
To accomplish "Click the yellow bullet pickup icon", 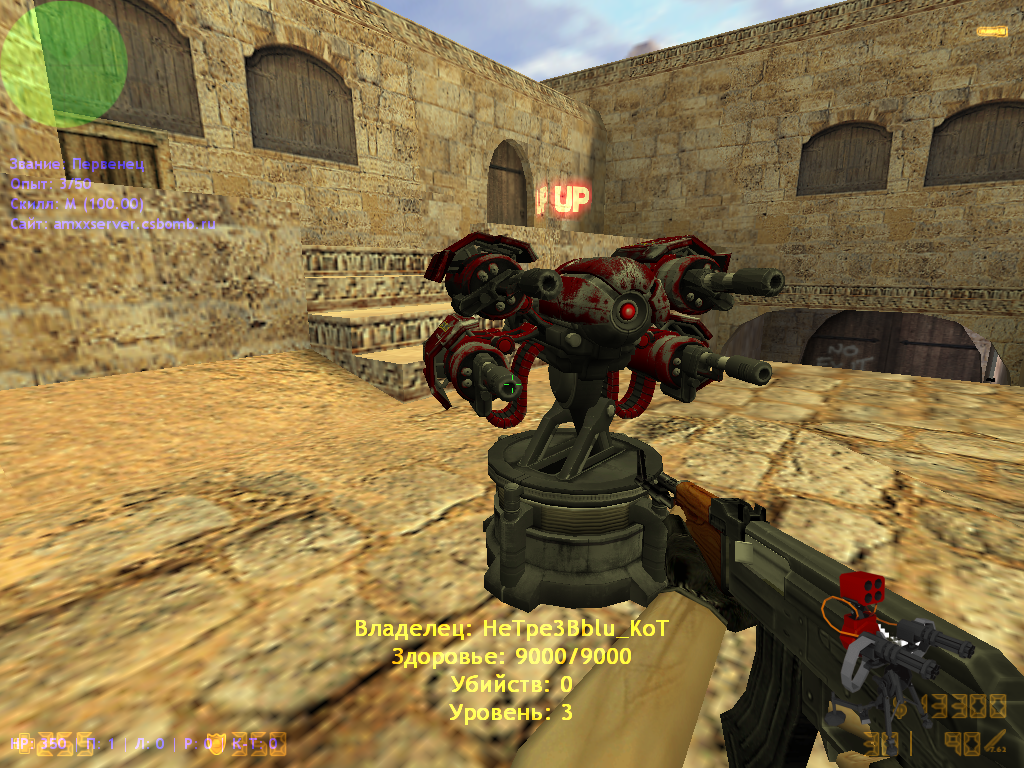I will 991,32.
